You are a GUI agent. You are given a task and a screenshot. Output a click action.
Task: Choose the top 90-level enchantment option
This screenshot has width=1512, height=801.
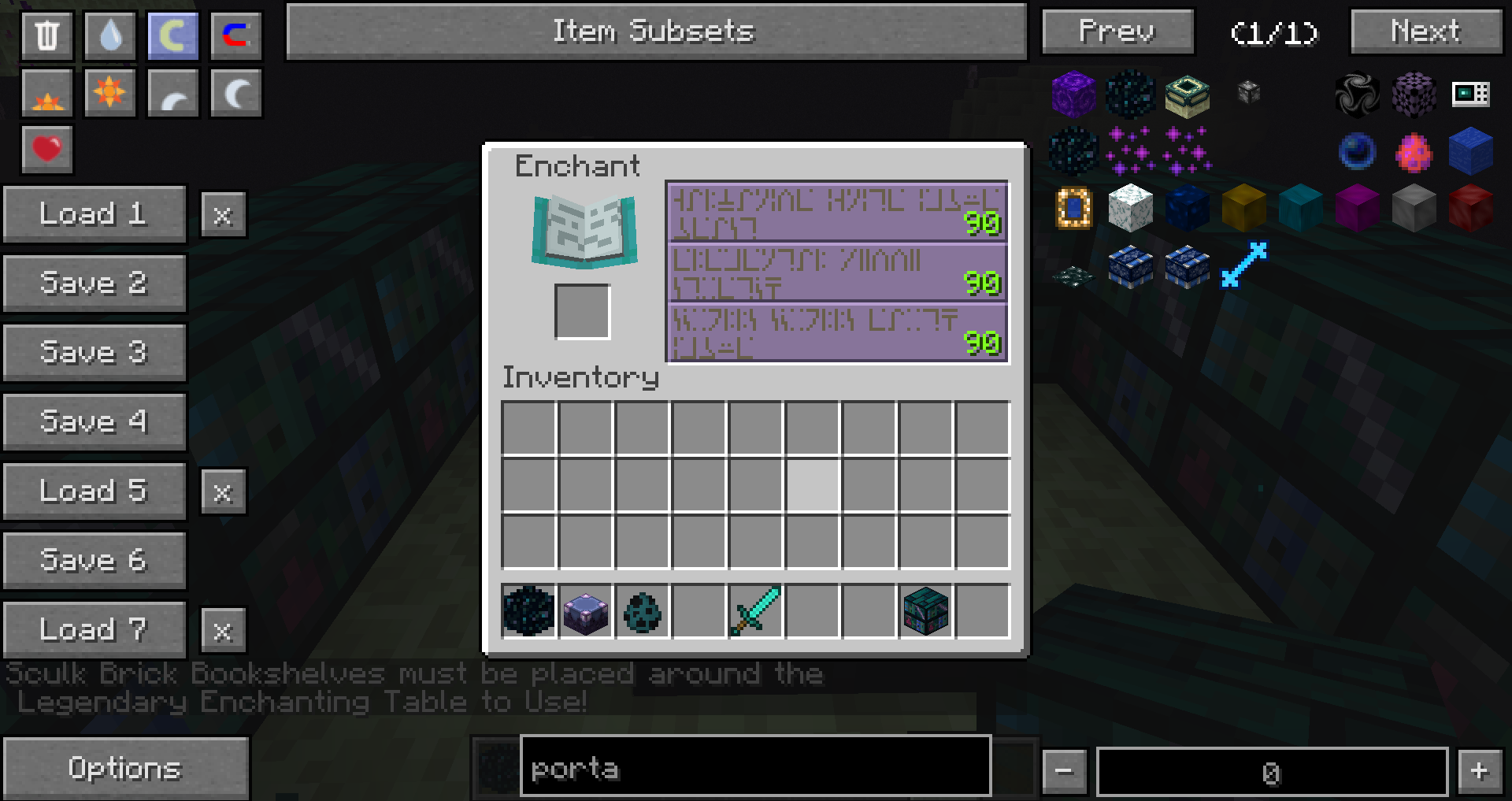point(836,214)
